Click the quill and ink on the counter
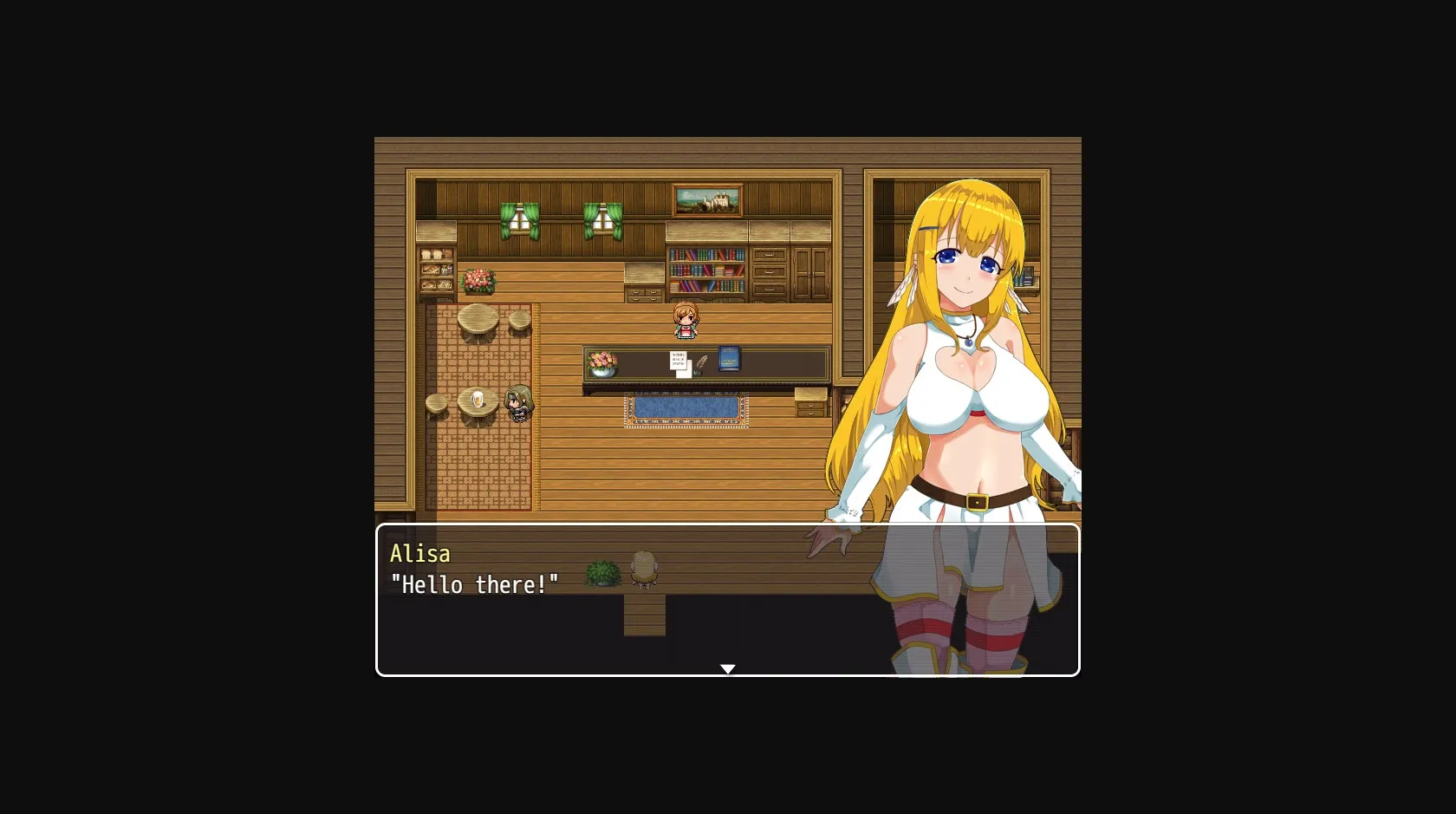This screenshot has height=814, width=1456. coord(702,364)
